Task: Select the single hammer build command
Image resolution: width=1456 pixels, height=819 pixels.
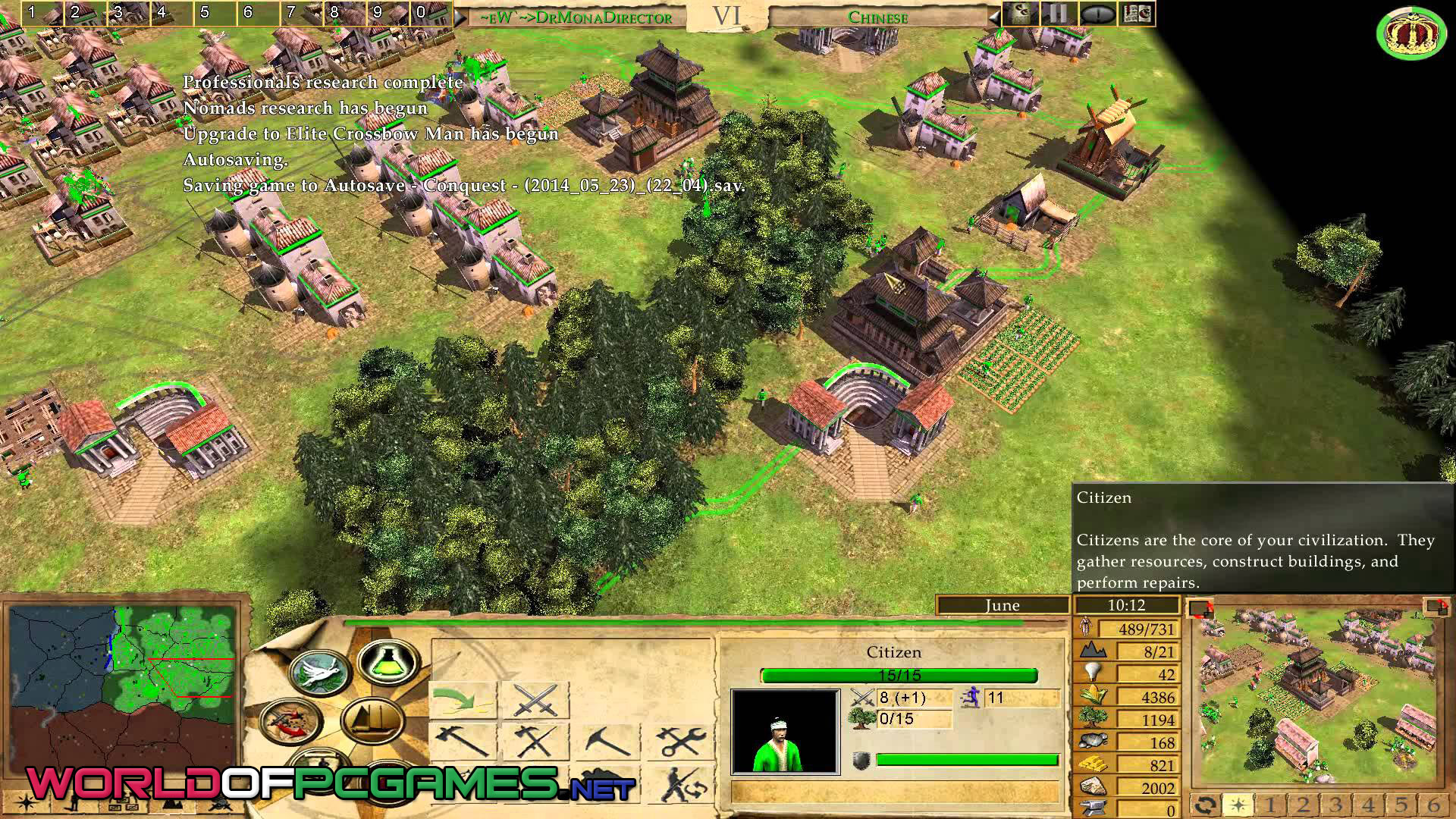Action: click(463, 741)
